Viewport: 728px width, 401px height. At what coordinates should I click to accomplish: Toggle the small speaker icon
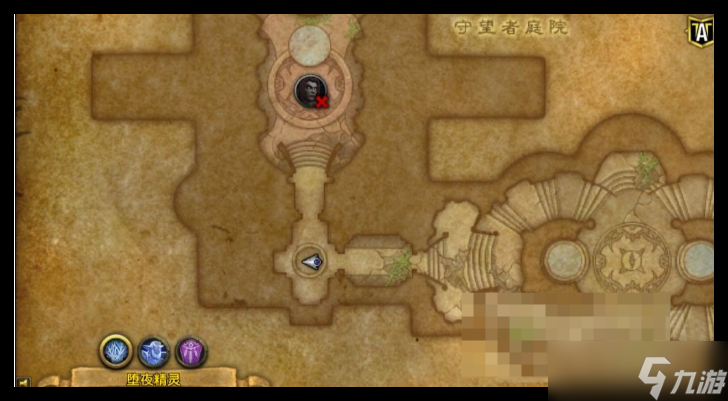point(22,382)
